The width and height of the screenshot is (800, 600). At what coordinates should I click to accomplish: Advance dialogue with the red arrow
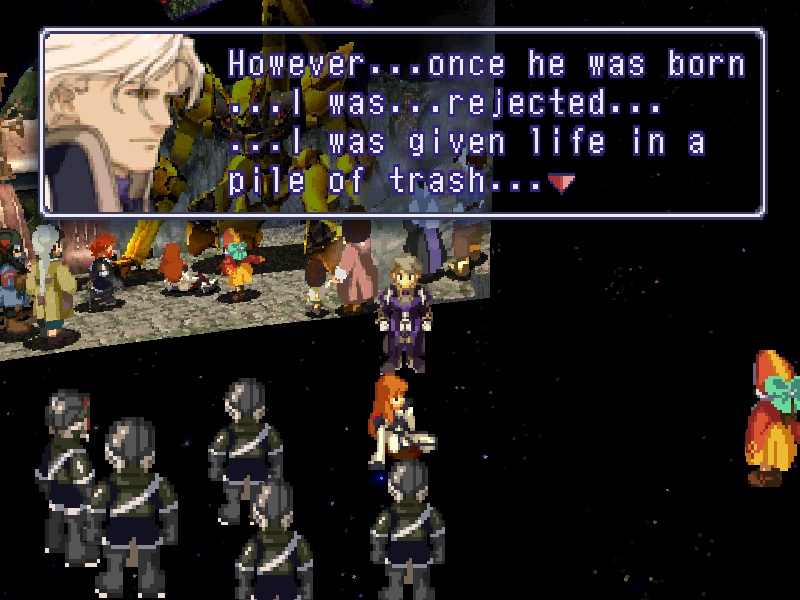tap(562, 183)
